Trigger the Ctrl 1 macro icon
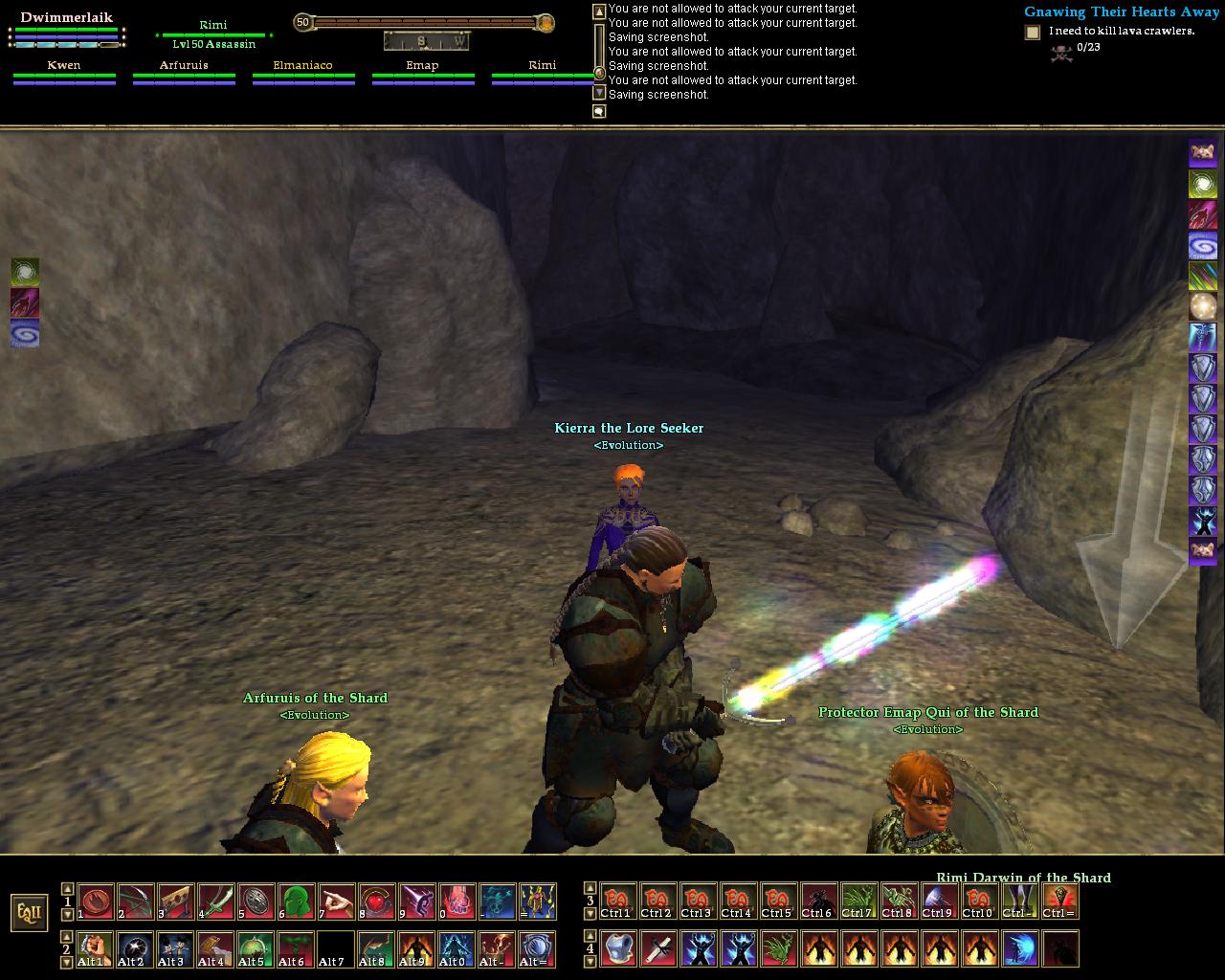The width and height of the screenshot is (1225, 980). pyautogui.click(x=617, y=902)
